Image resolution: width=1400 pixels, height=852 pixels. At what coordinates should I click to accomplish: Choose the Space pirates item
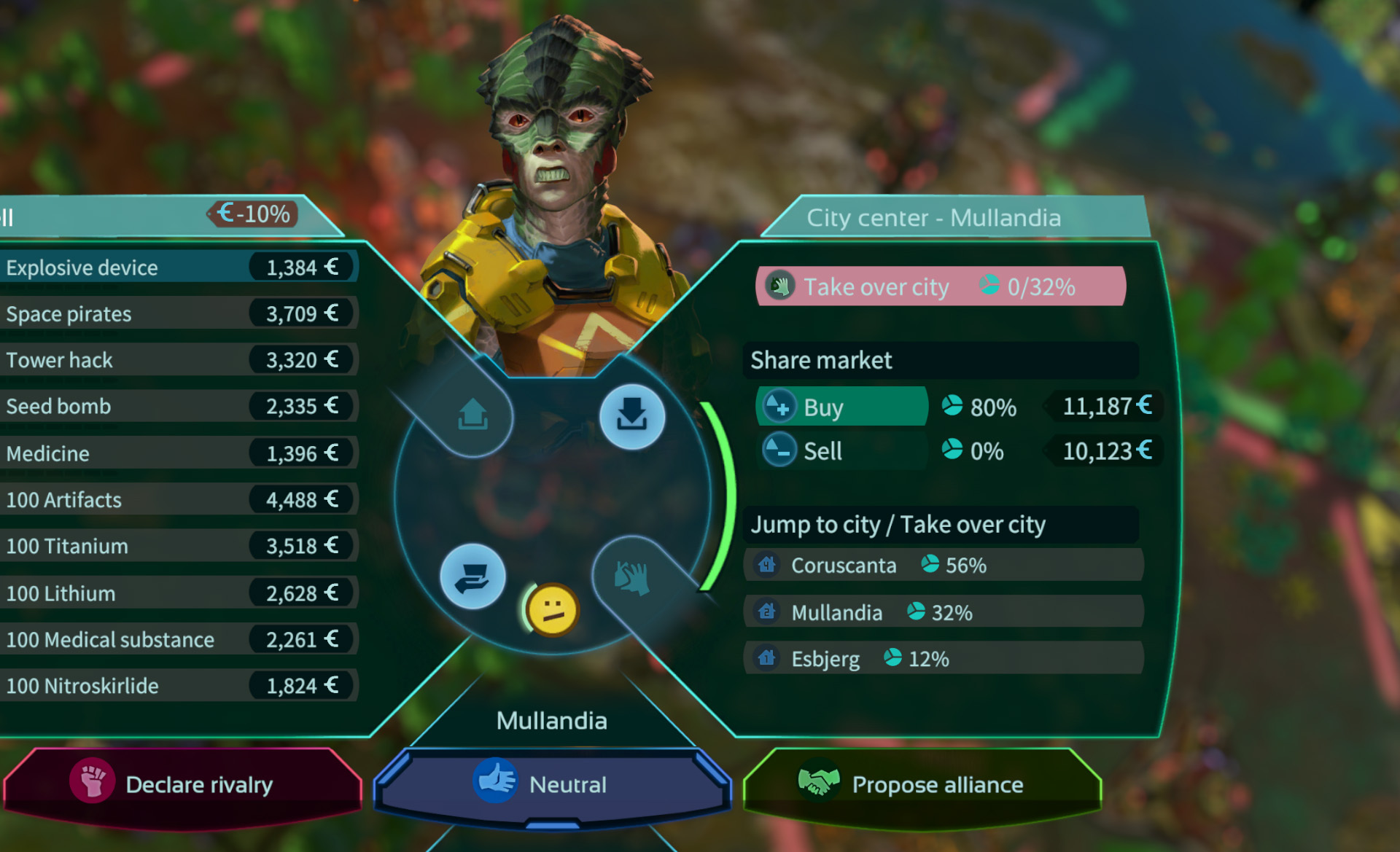(x=175, y=314)
